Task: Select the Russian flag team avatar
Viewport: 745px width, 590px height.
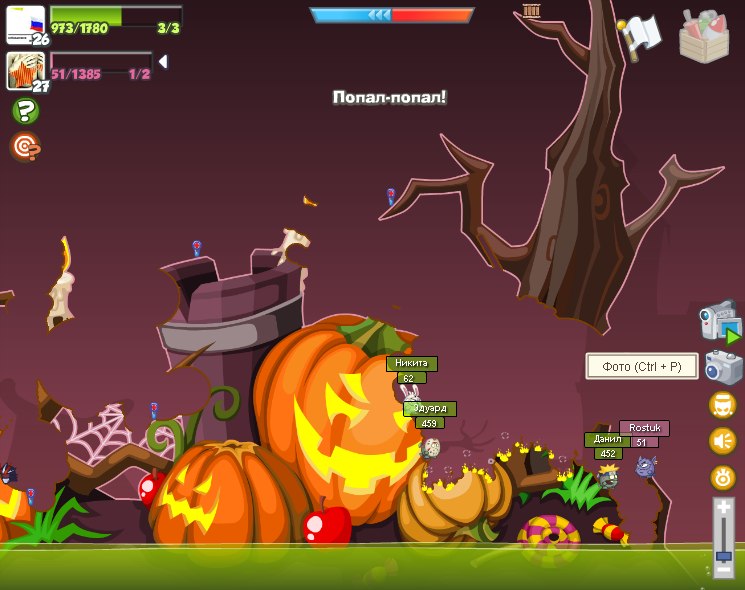Action: point(25,24)
